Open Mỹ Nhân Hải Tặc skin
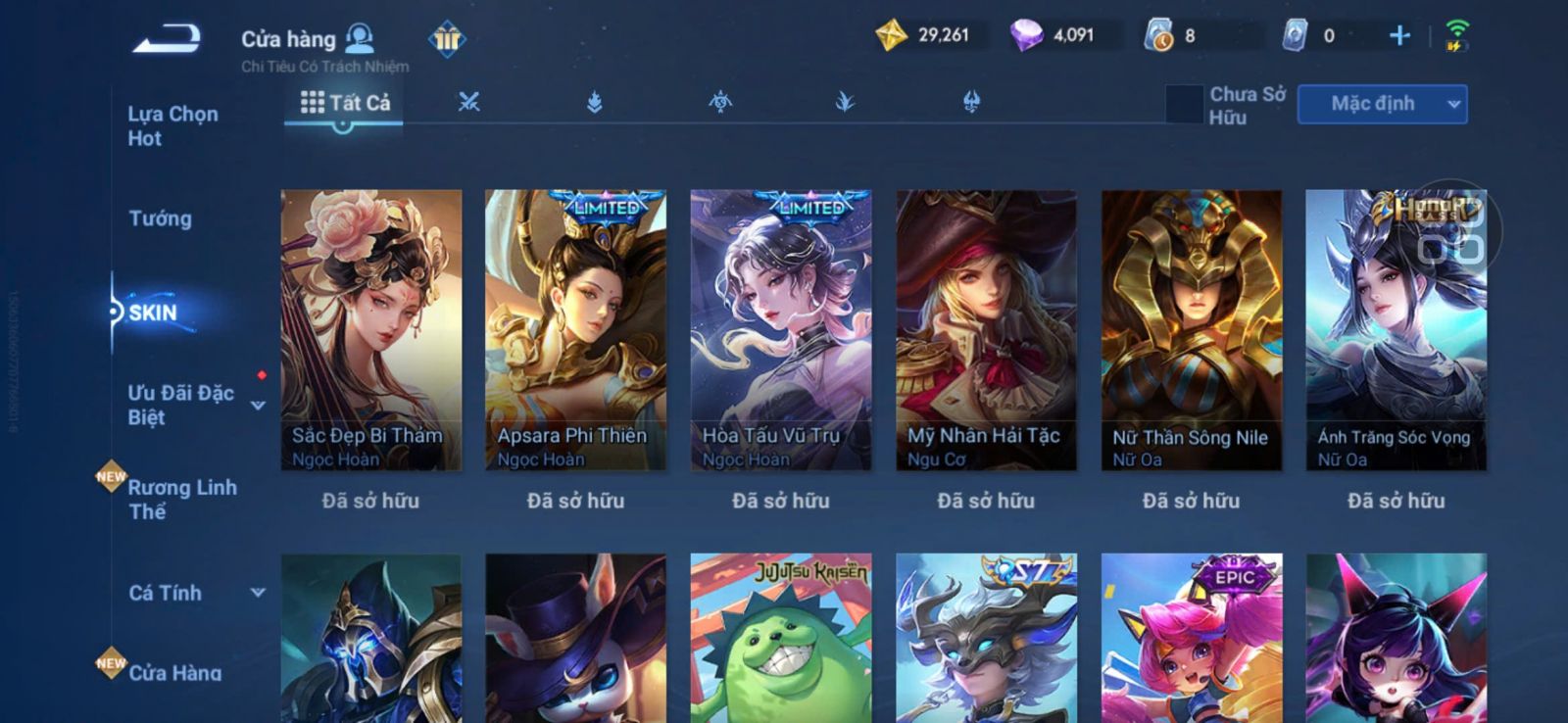 tap(986, 329)
